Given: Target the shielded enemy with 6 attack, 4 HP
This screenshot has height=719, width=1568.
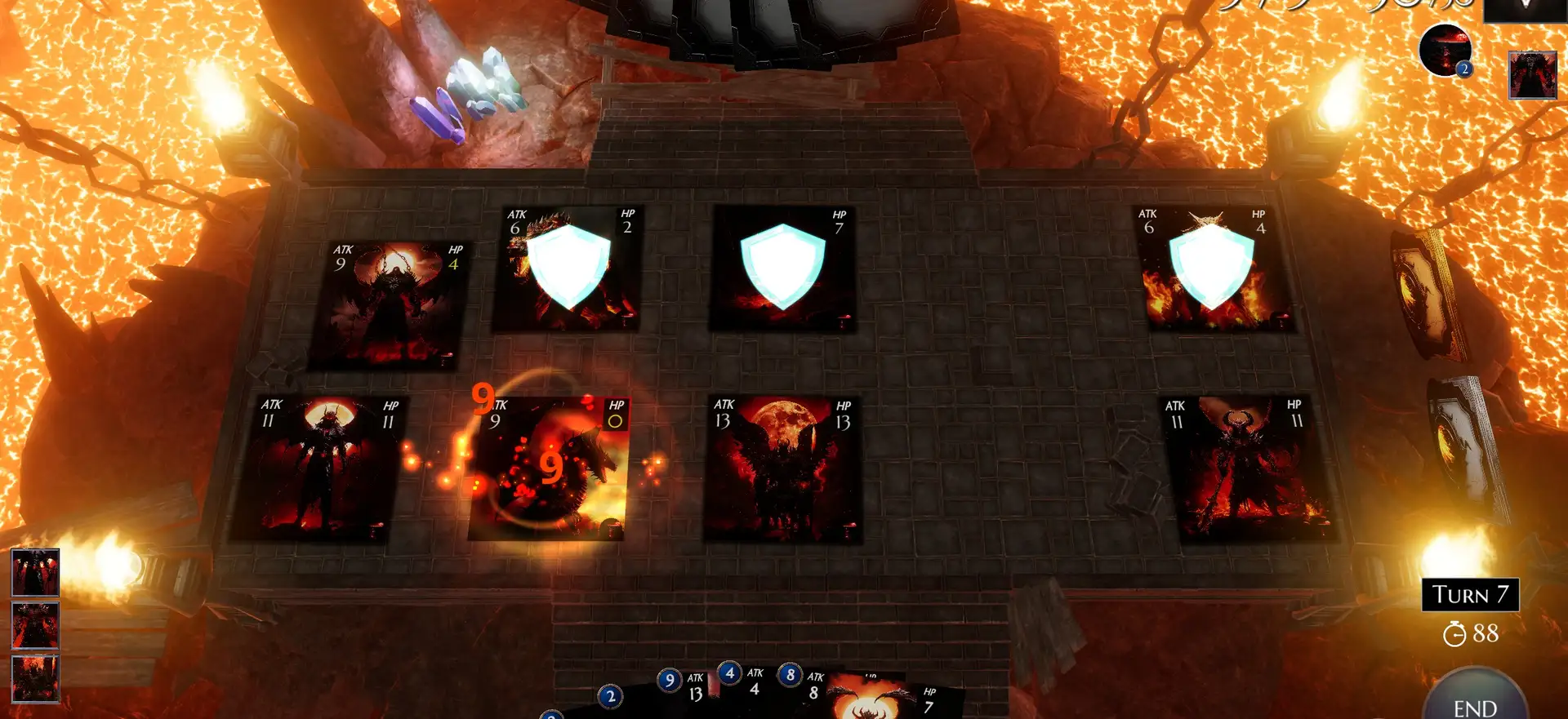Looking at the screenshot, I should point(1212,268).
